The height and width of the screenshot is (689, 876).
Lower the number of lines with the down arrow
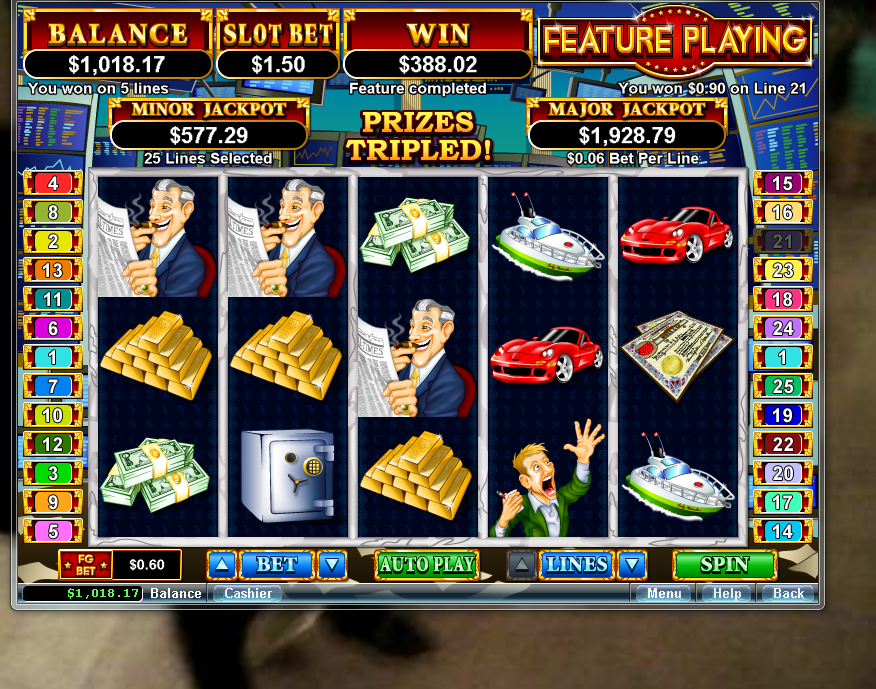(631, 565)
